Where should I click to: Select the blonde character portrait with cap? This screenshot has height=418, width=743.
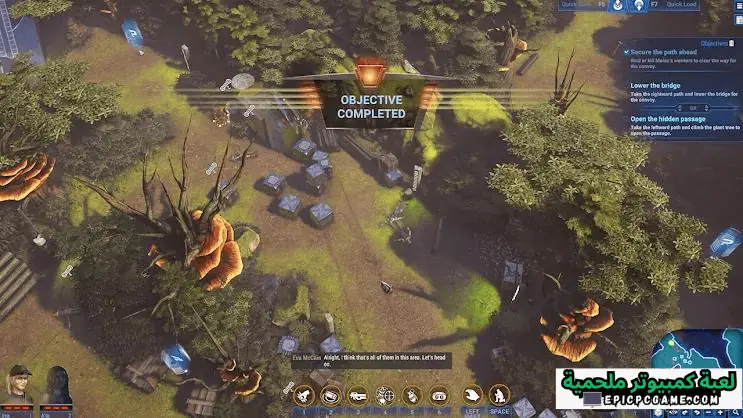coord(18,385)
